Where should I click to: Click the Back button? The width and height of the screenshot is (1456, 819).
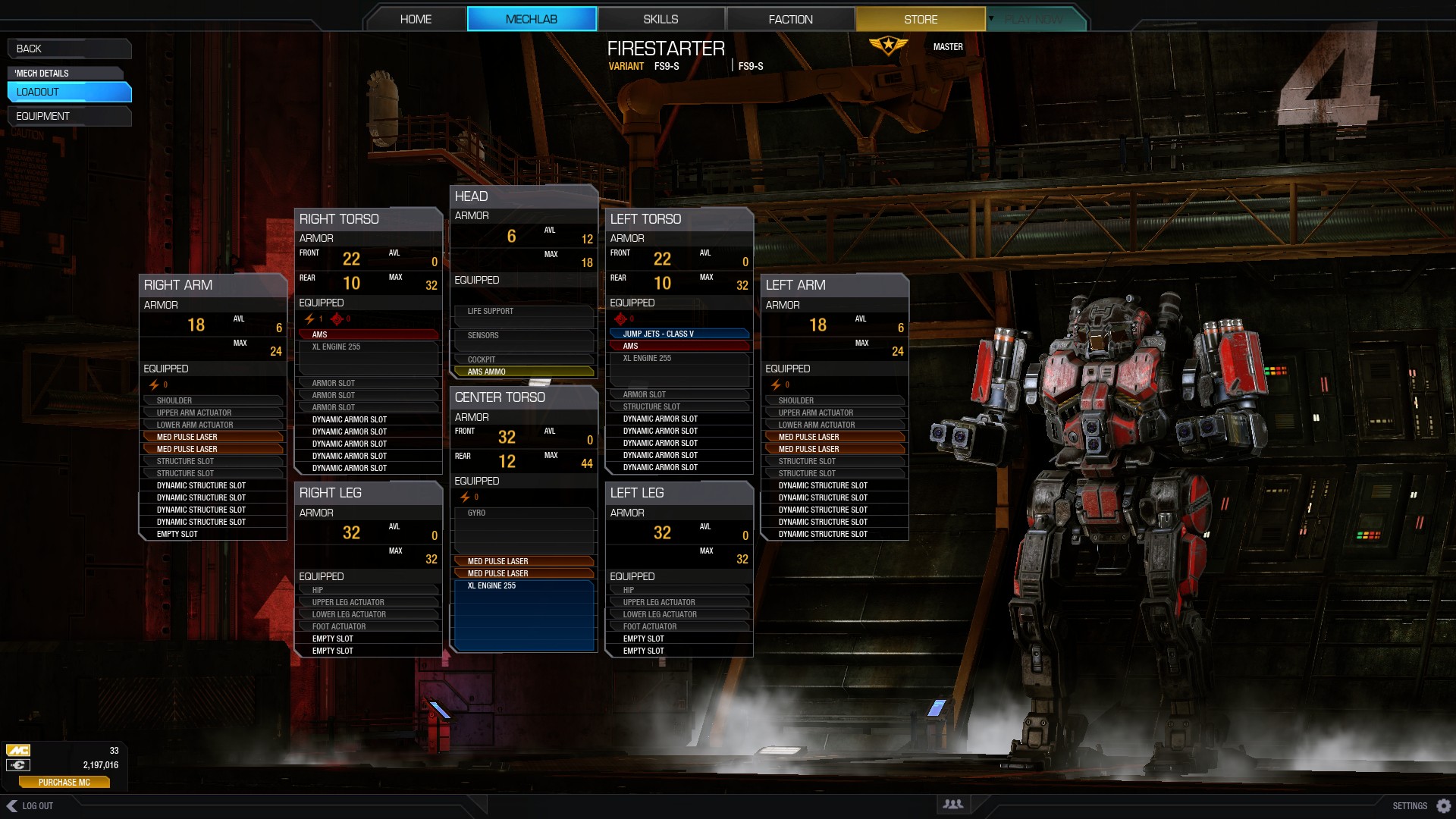pos(68,49)
